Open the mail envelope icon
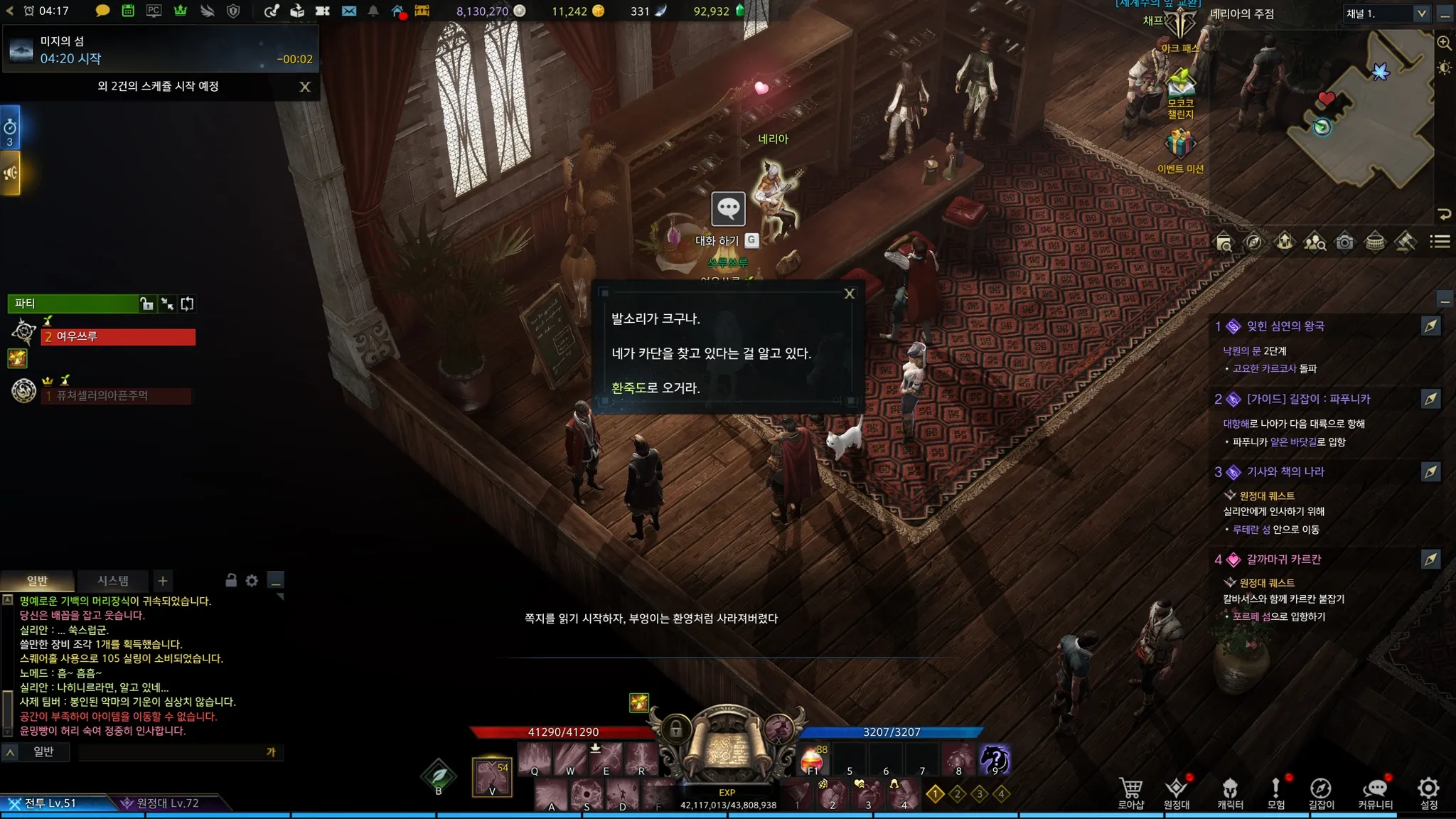 click(x=348, y=11)
